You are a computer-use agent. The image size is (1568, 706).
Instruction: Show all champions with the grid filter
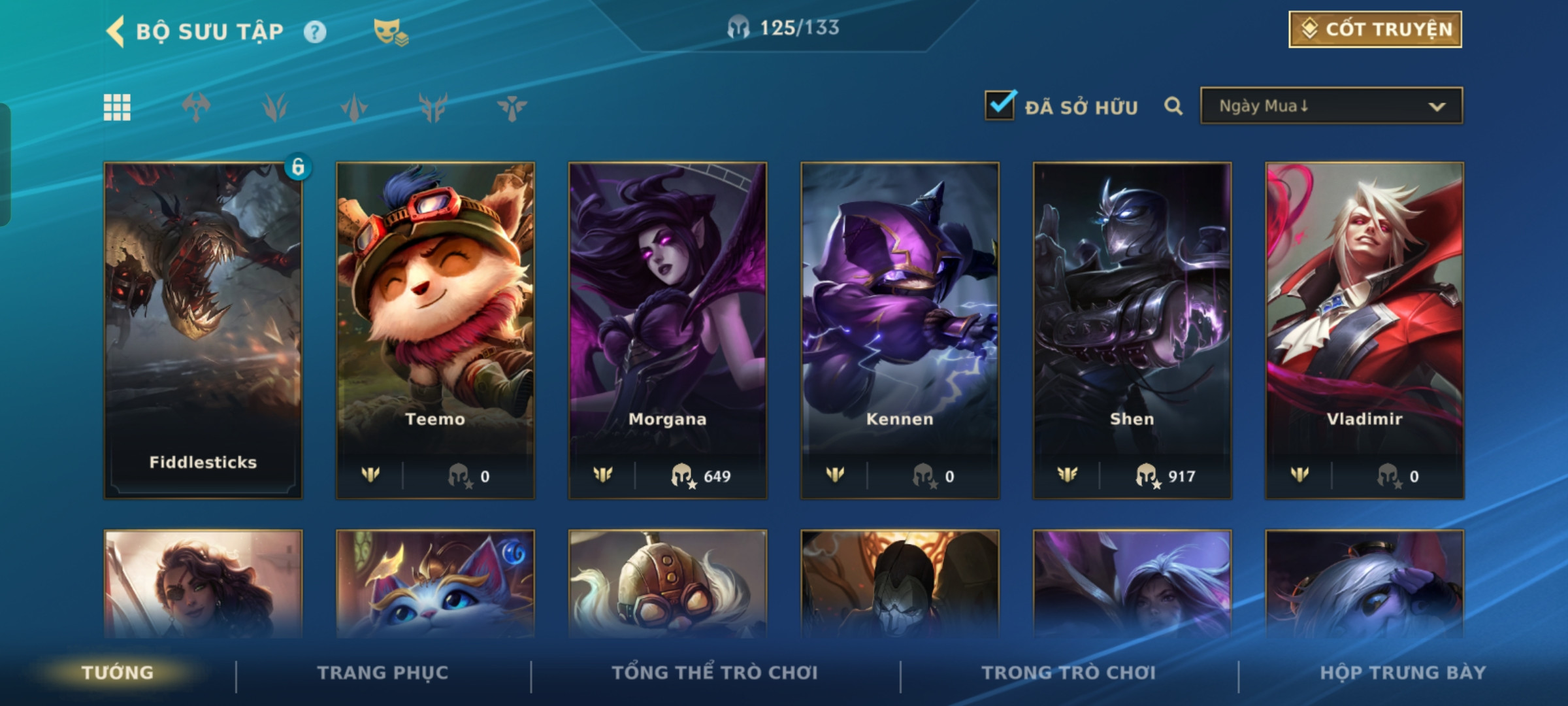point(117,107)
